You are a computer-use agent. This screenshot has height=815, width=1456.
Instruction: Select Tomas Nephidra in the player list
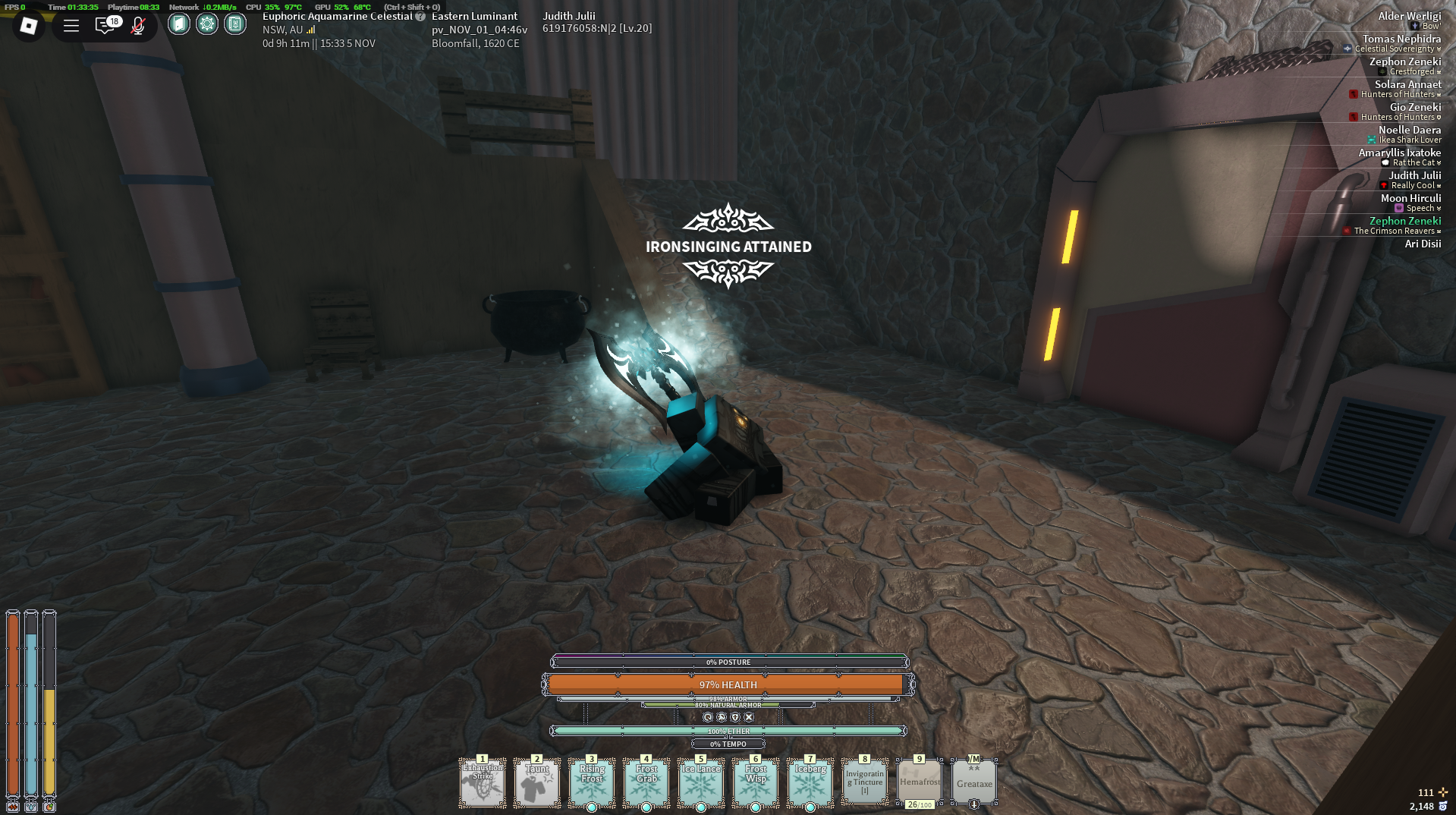[1401, 39]
